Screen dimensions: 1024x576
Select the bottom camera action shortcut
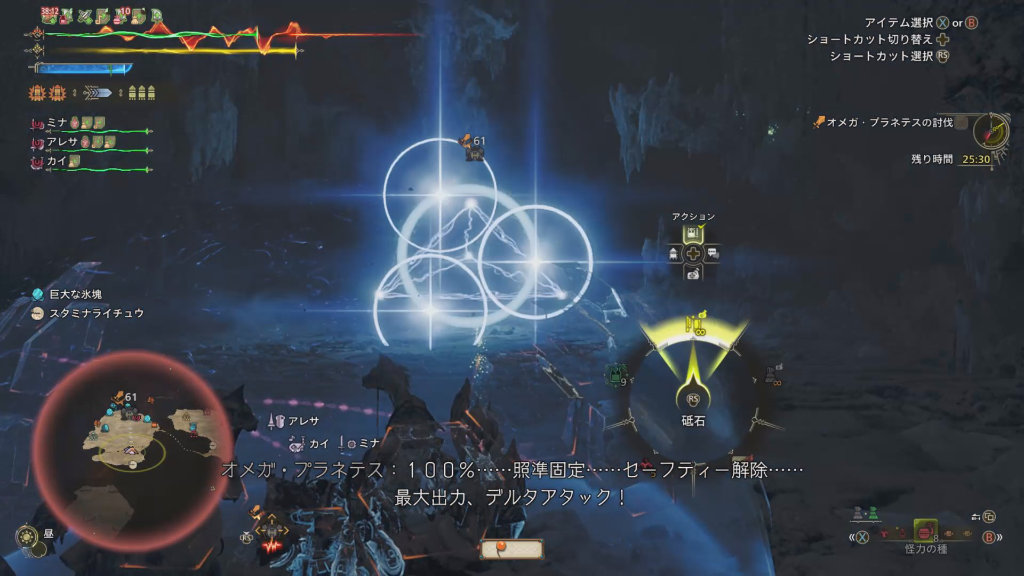693,272
